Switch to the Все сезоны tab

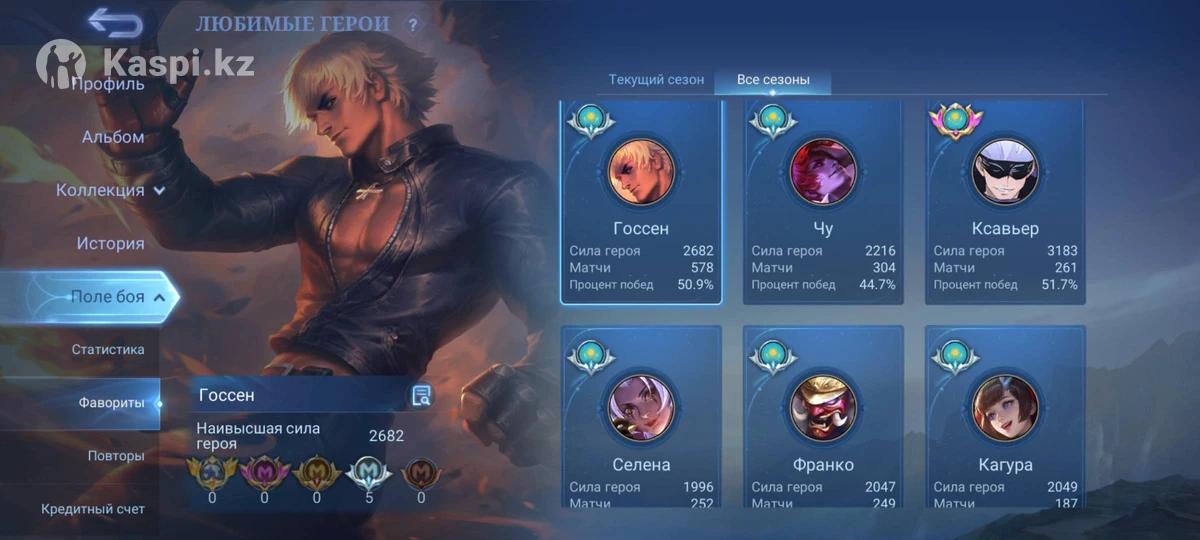773,80
